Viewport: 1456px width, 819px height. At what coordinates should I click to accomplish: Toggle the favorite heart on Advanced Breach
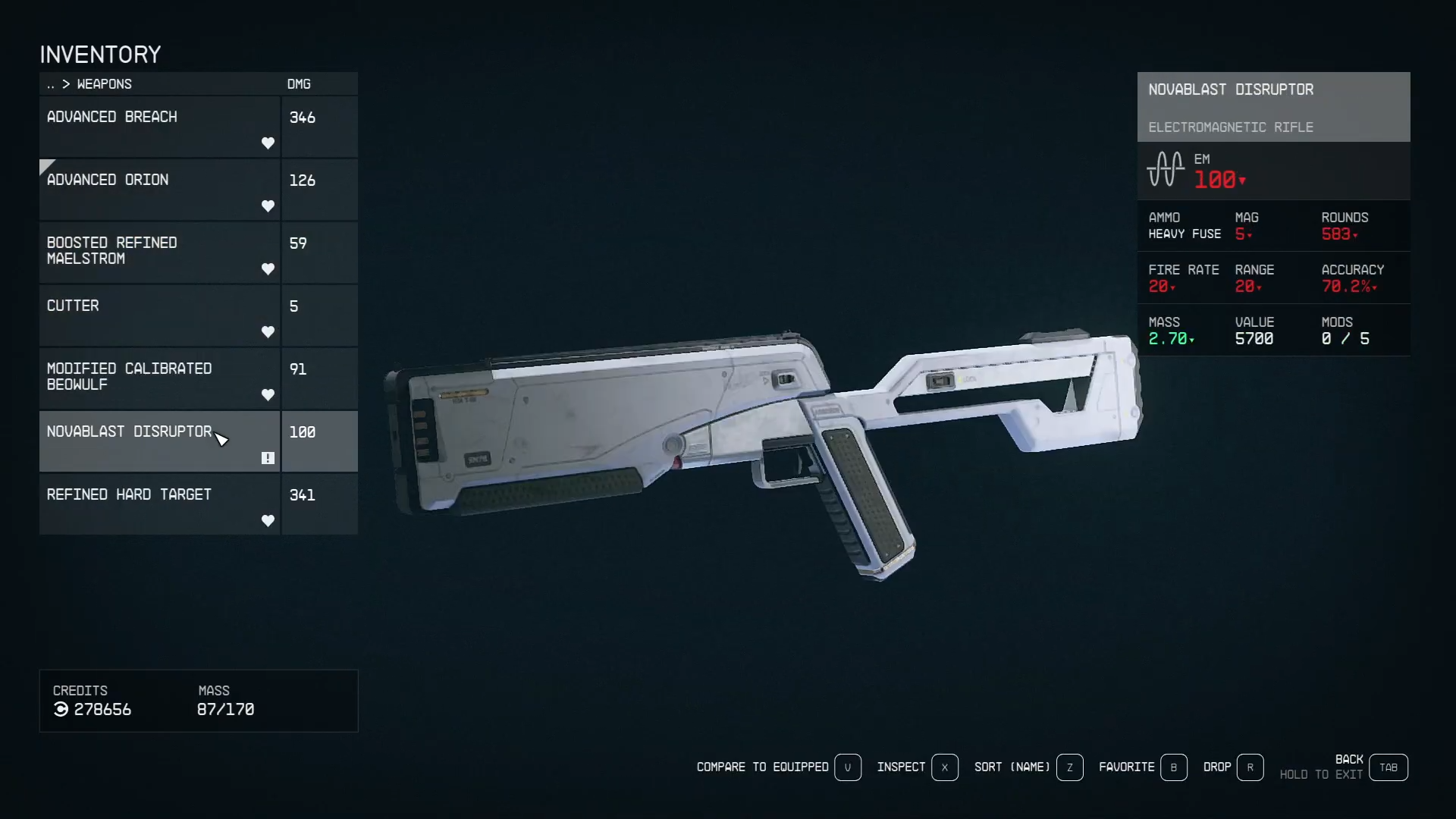268,143
